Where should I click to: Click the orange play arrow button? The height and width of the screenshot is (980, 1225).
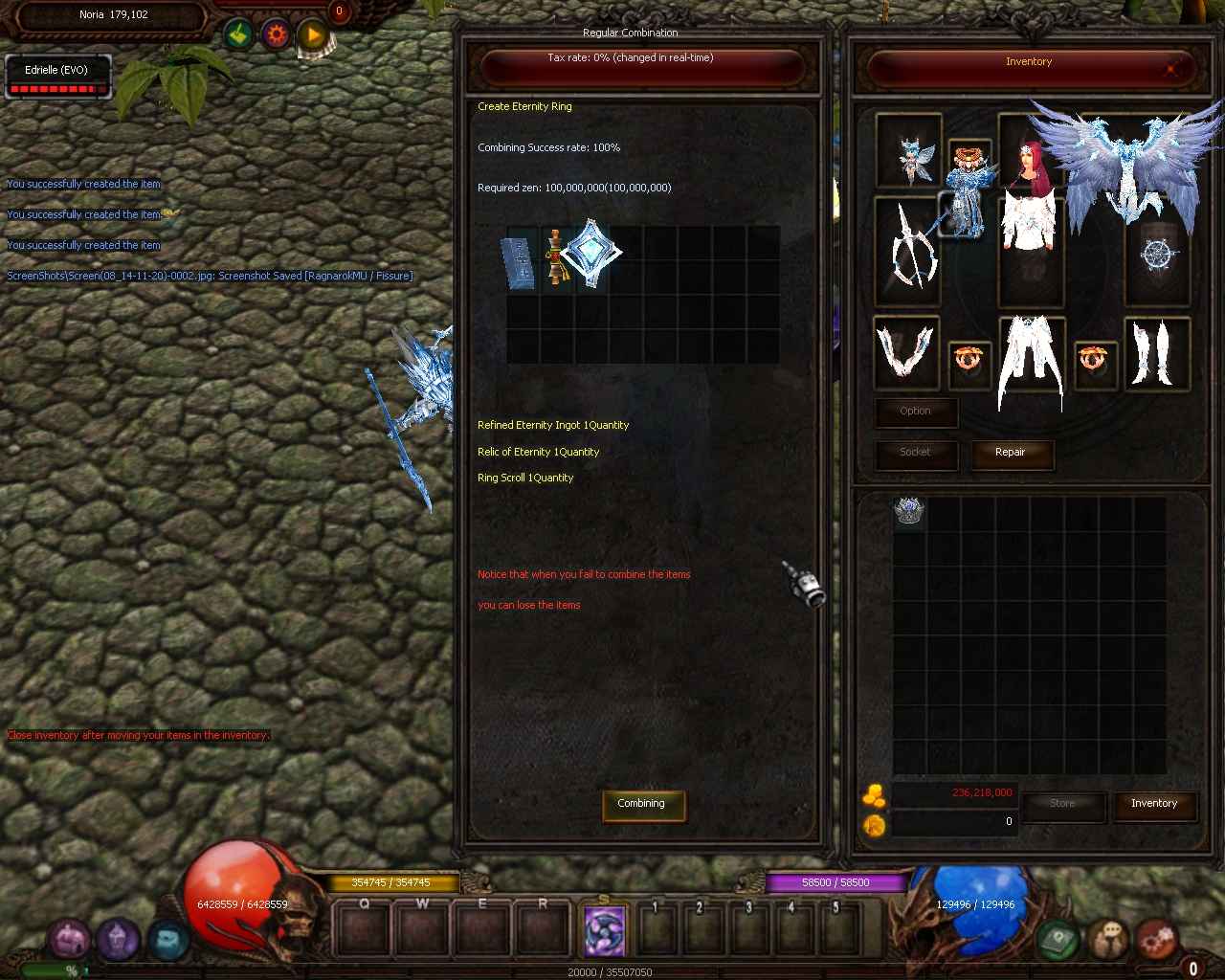(x=313, y=36)
